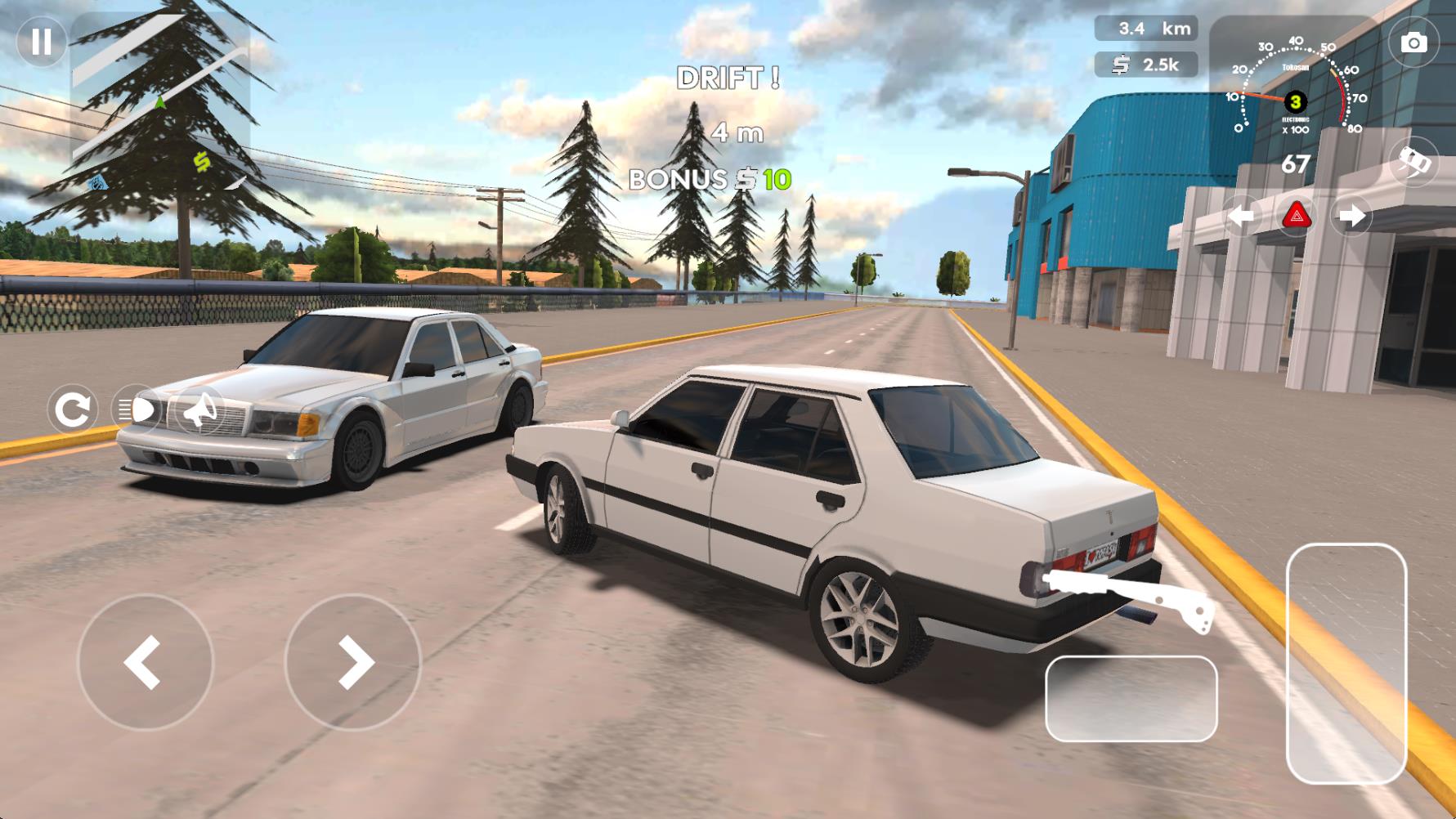Switch the camera view angle
Image resolution: width=1456 pixels, height=819 pixels.
tap(1413, 161)
